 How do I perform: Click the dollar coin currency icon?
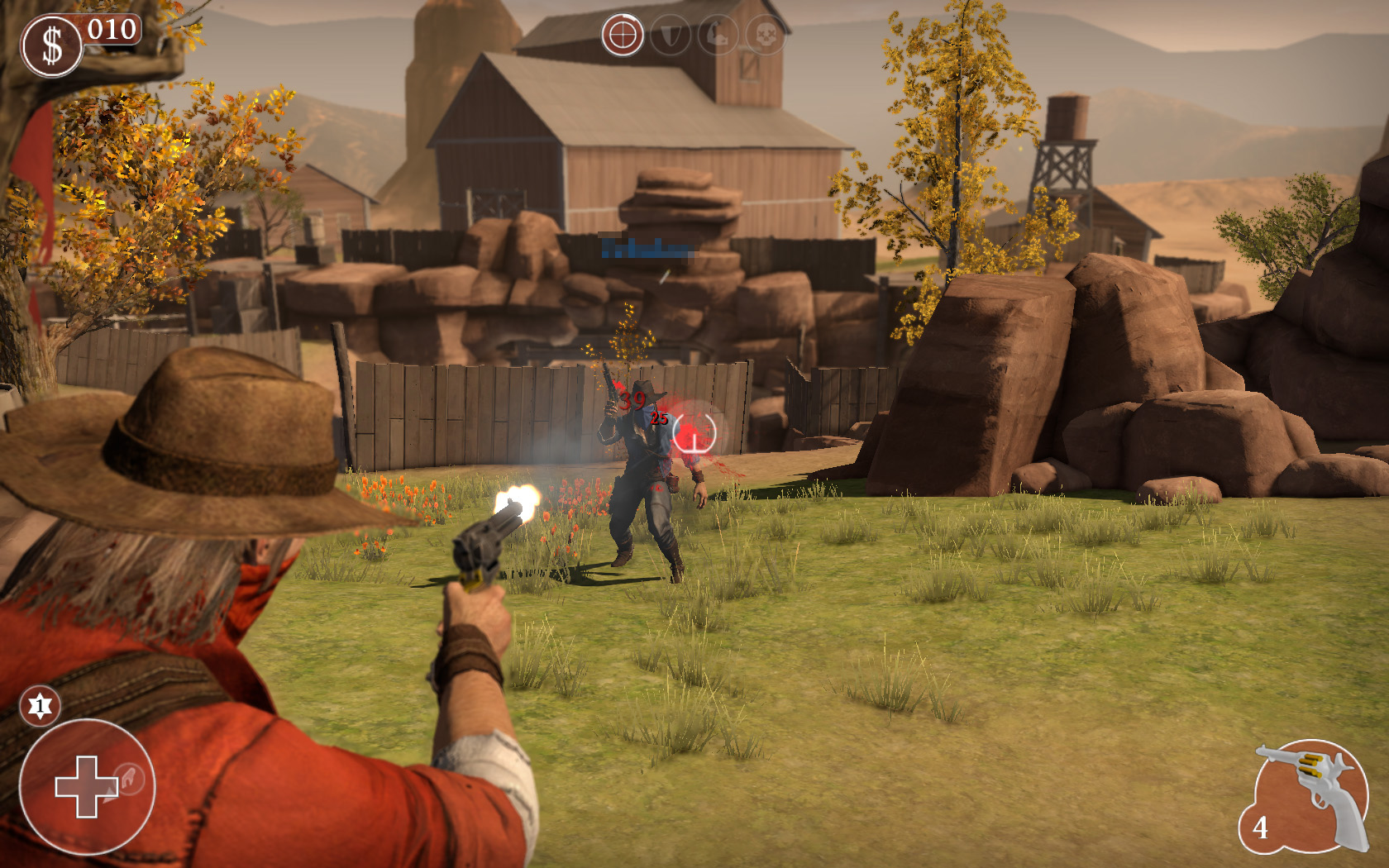51,41
